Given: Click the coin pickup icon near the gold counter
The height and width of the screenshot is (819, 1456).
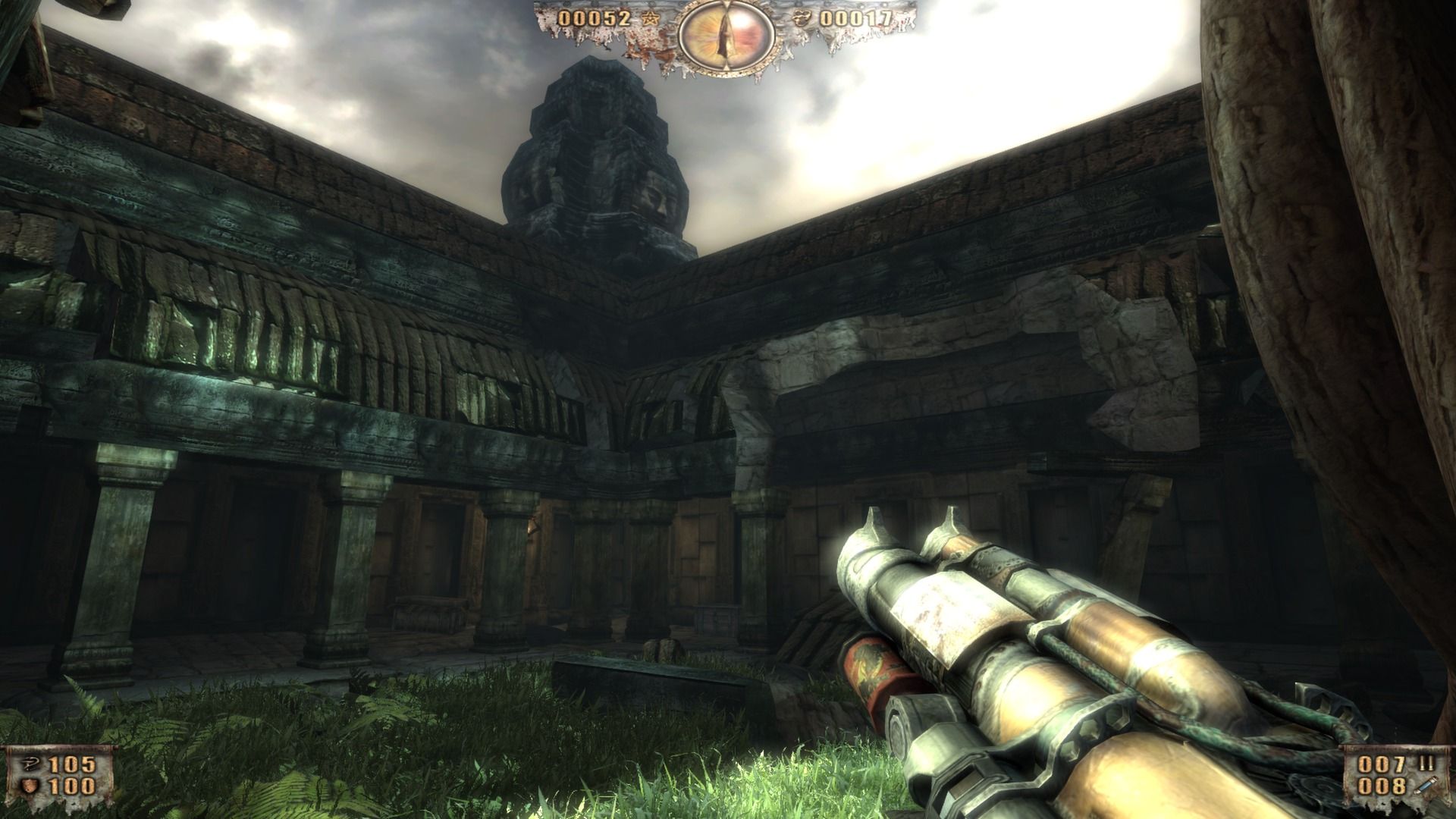Looking at the screenshot, I should (x=802, y=19).
